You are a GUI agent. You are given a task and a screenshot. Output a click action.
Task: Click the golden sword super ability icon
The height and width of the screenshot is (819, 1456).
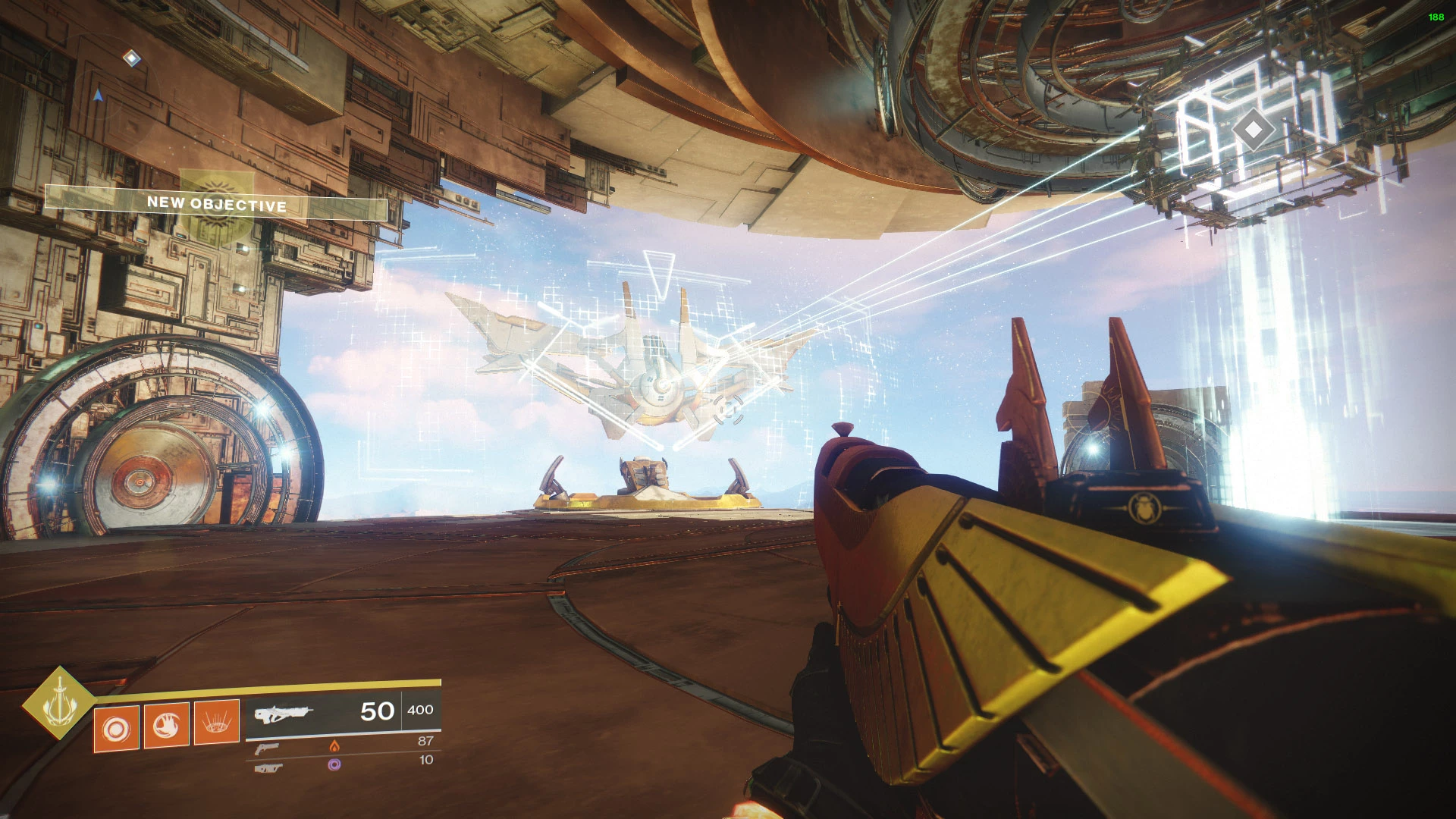pyautogui.click(x=58, y=703)
